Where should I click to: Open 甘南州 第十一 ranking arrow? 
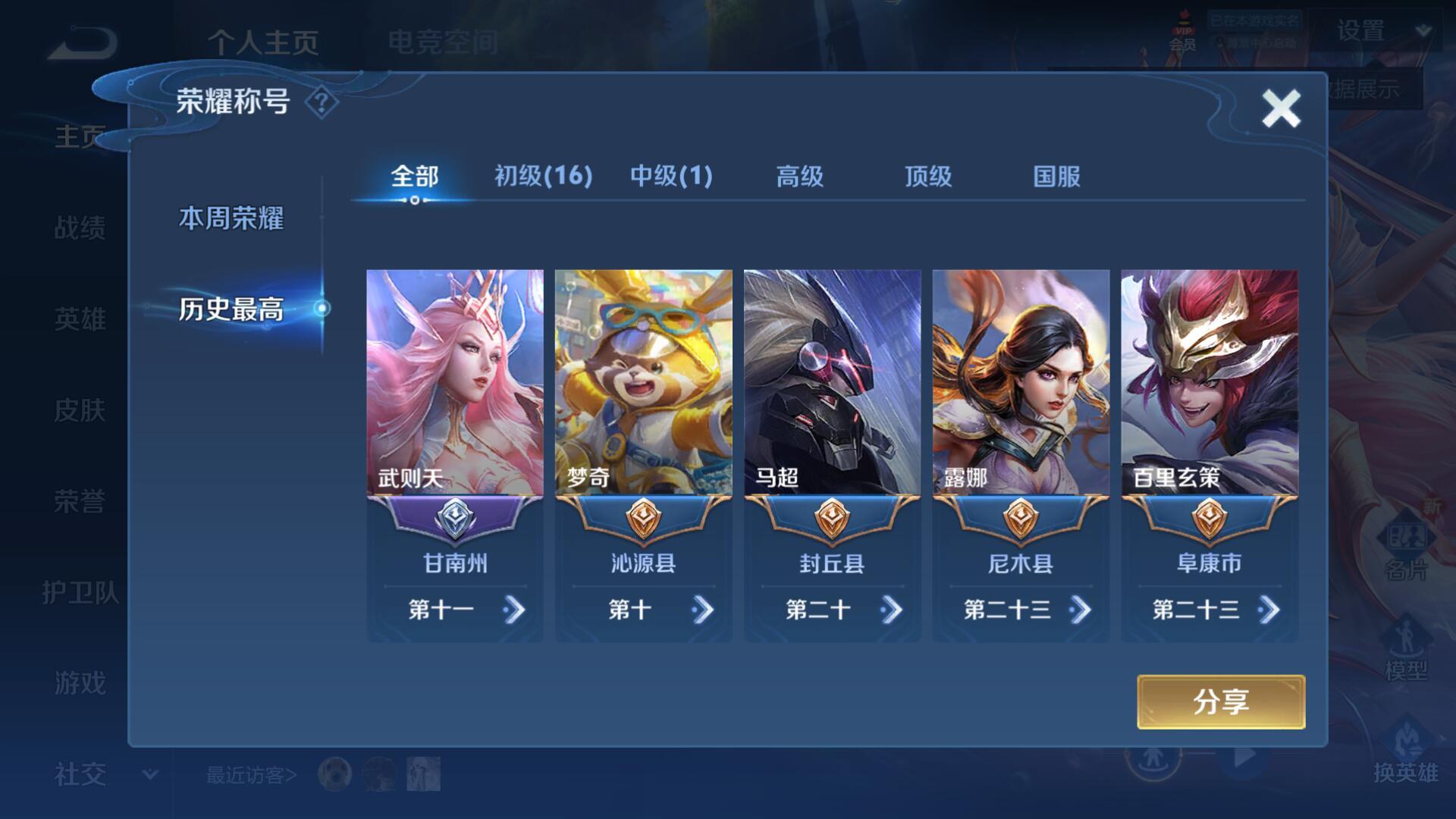point(514,610)
